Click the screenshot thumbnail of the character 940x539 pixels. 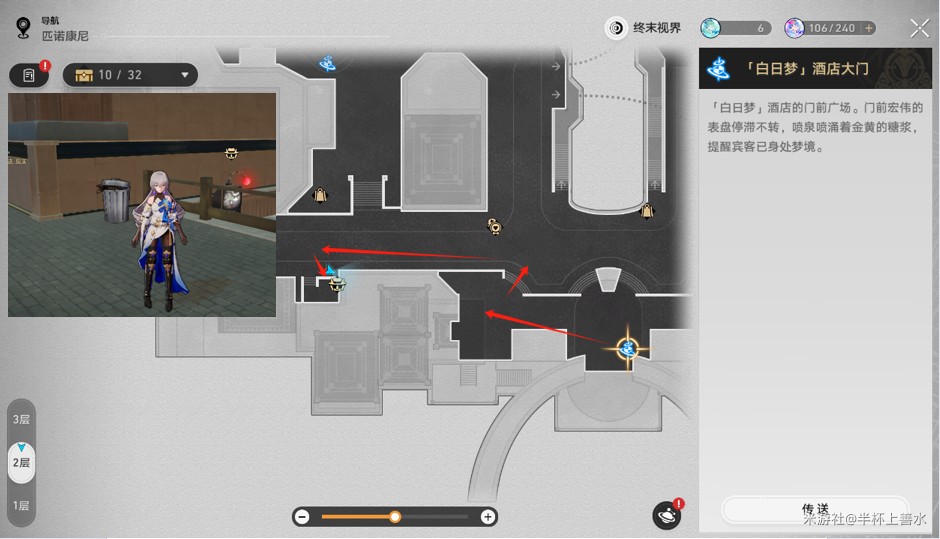pos(142,205)
